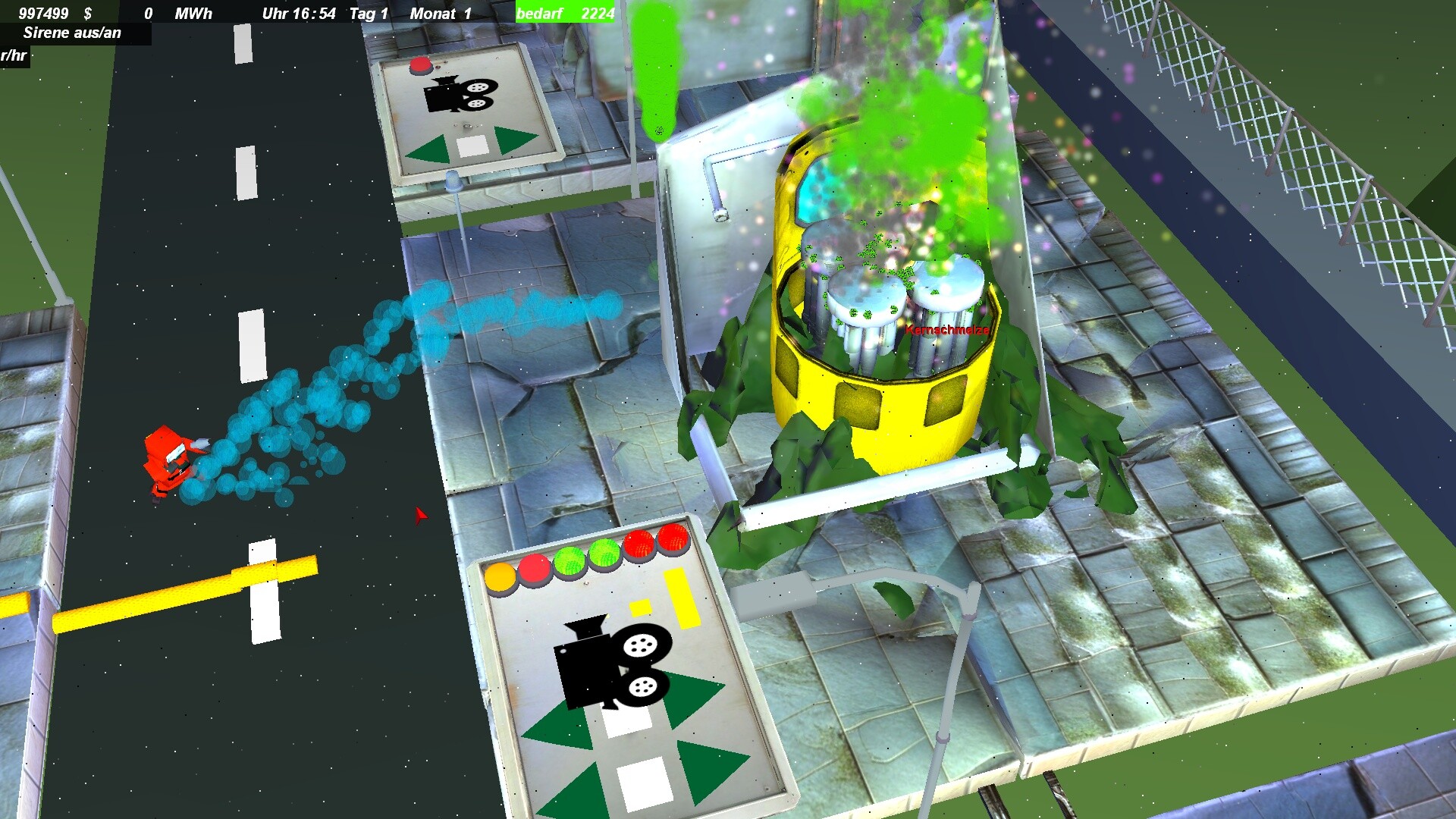The width and height of the screenshot is (1456, 819).
Task: Toggle the Sirene aus/an switch
Action: (74, 33)
